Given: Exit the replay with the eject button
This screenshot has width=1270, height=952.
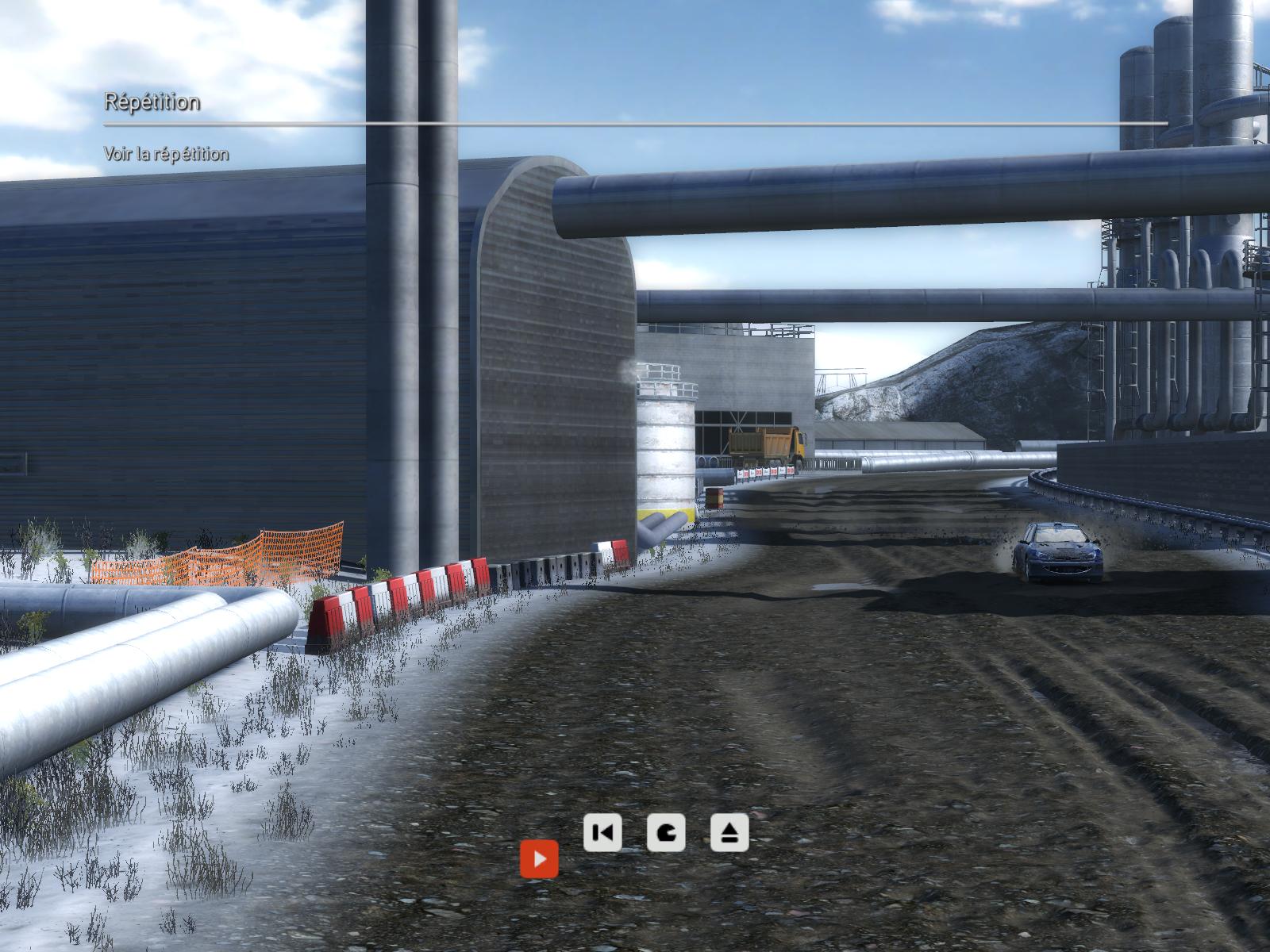Looking at the screenshot, I should tap(729, 833).
